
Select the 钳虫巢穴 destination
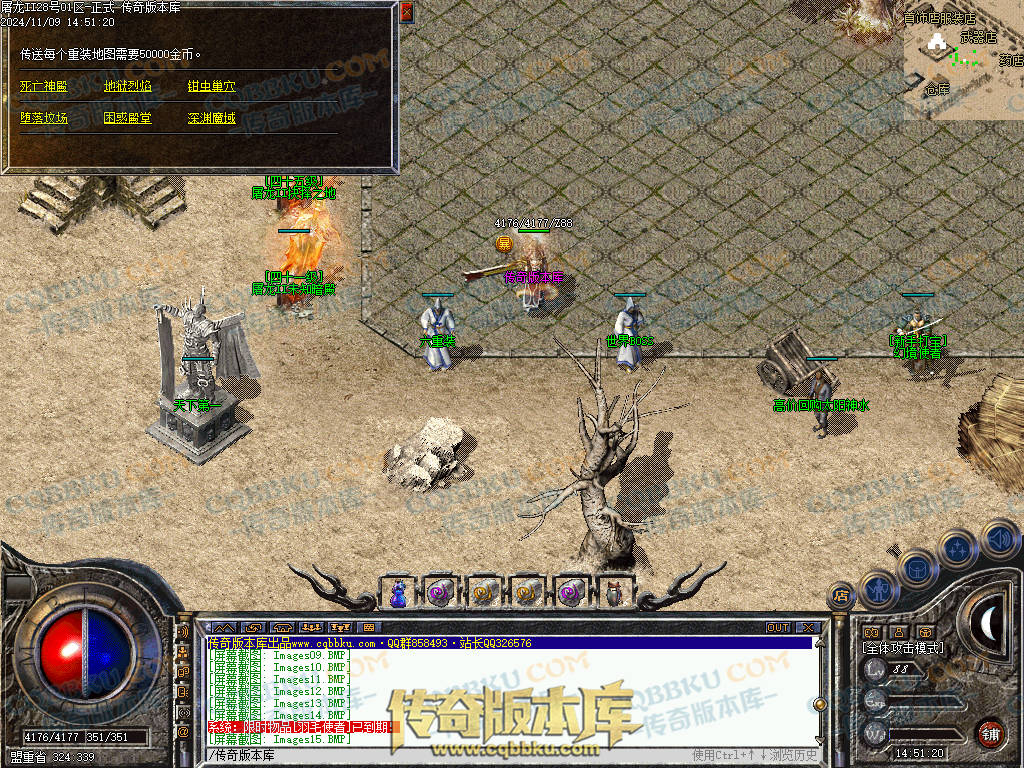click(x=212, y=87)
